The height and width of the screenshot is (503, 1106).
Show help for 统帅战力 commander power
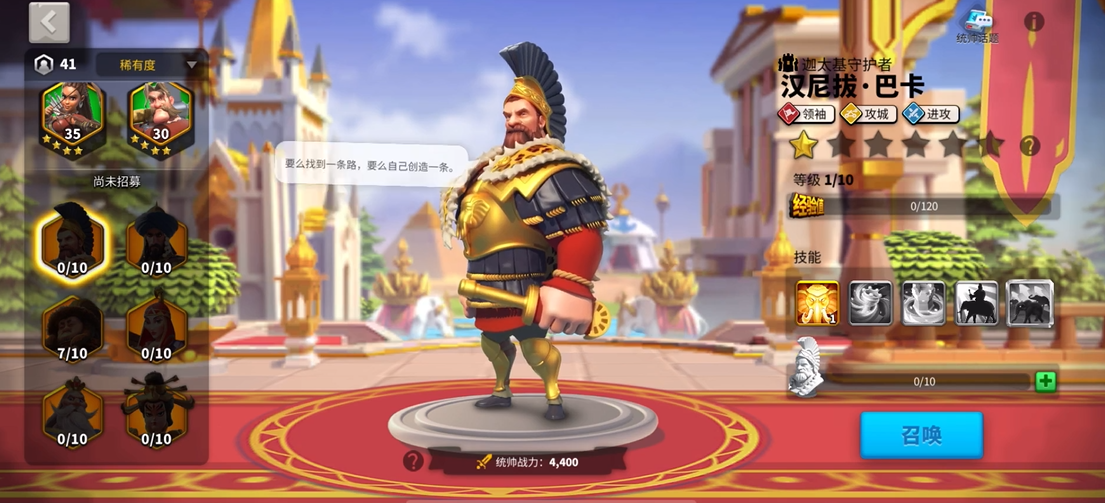click(x=413, y=461)
